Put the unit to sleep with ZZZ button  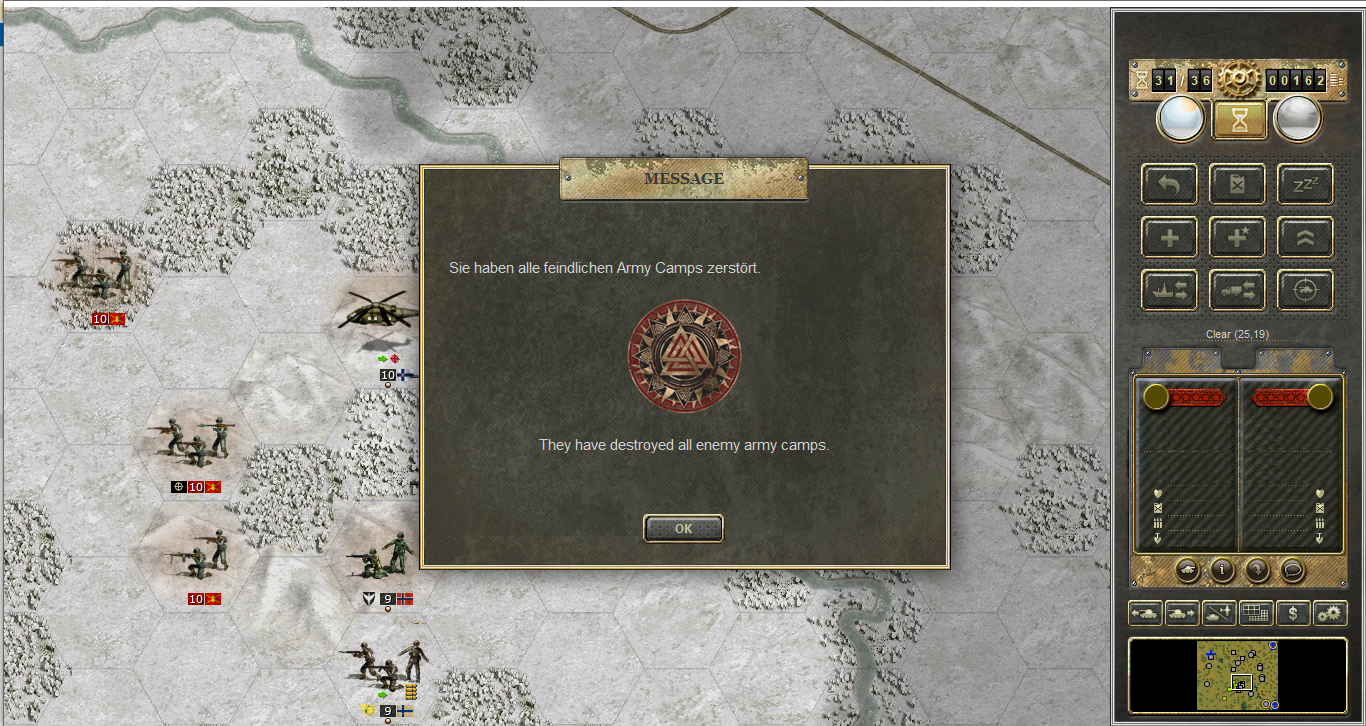pos(1305,184)
